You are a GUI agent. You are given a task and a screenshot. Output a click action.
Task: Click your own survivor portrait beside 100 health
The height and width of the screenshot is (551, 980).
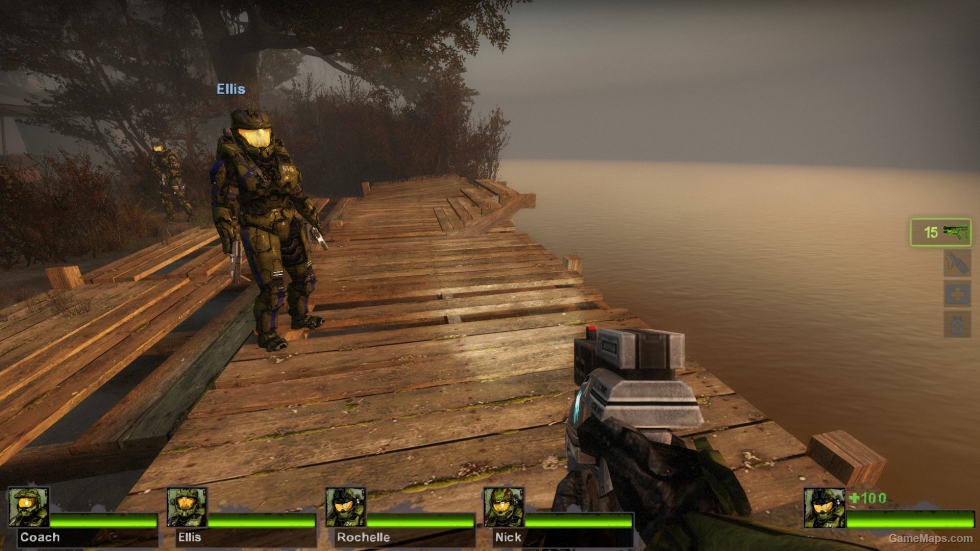coord(824,507)
